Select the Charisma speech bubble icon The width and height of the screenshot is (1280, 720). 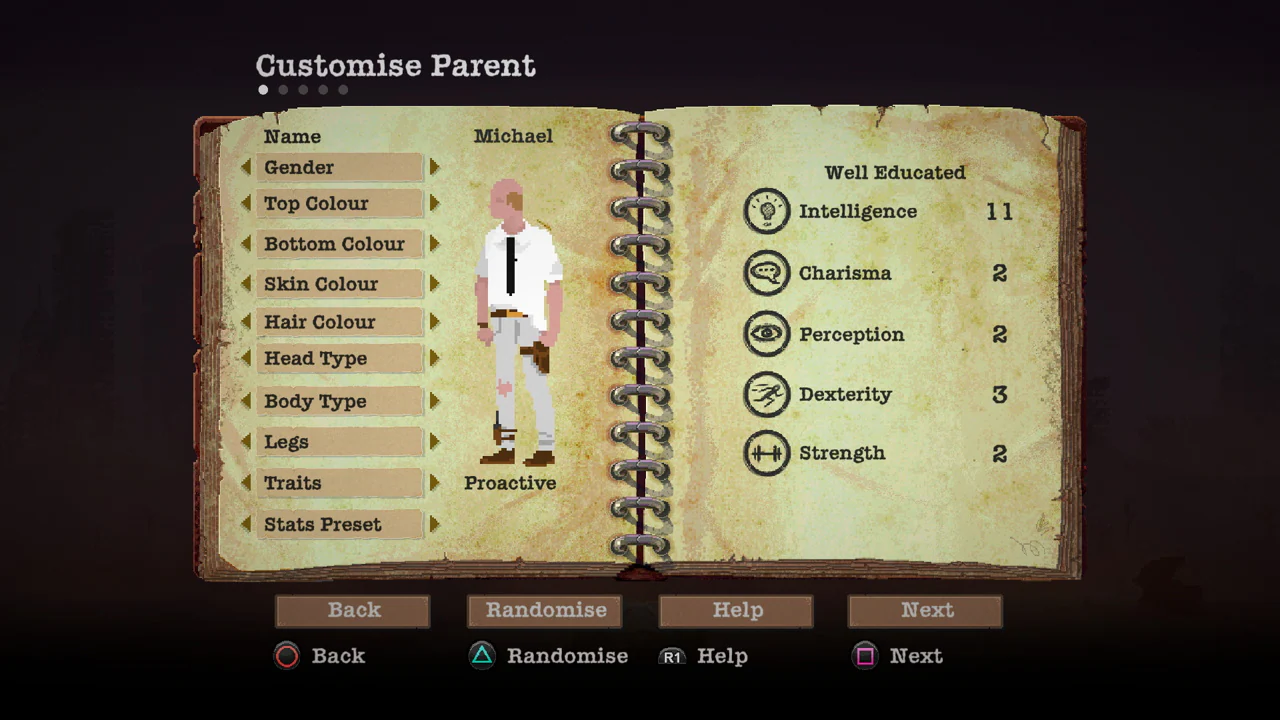click(767, 273)
